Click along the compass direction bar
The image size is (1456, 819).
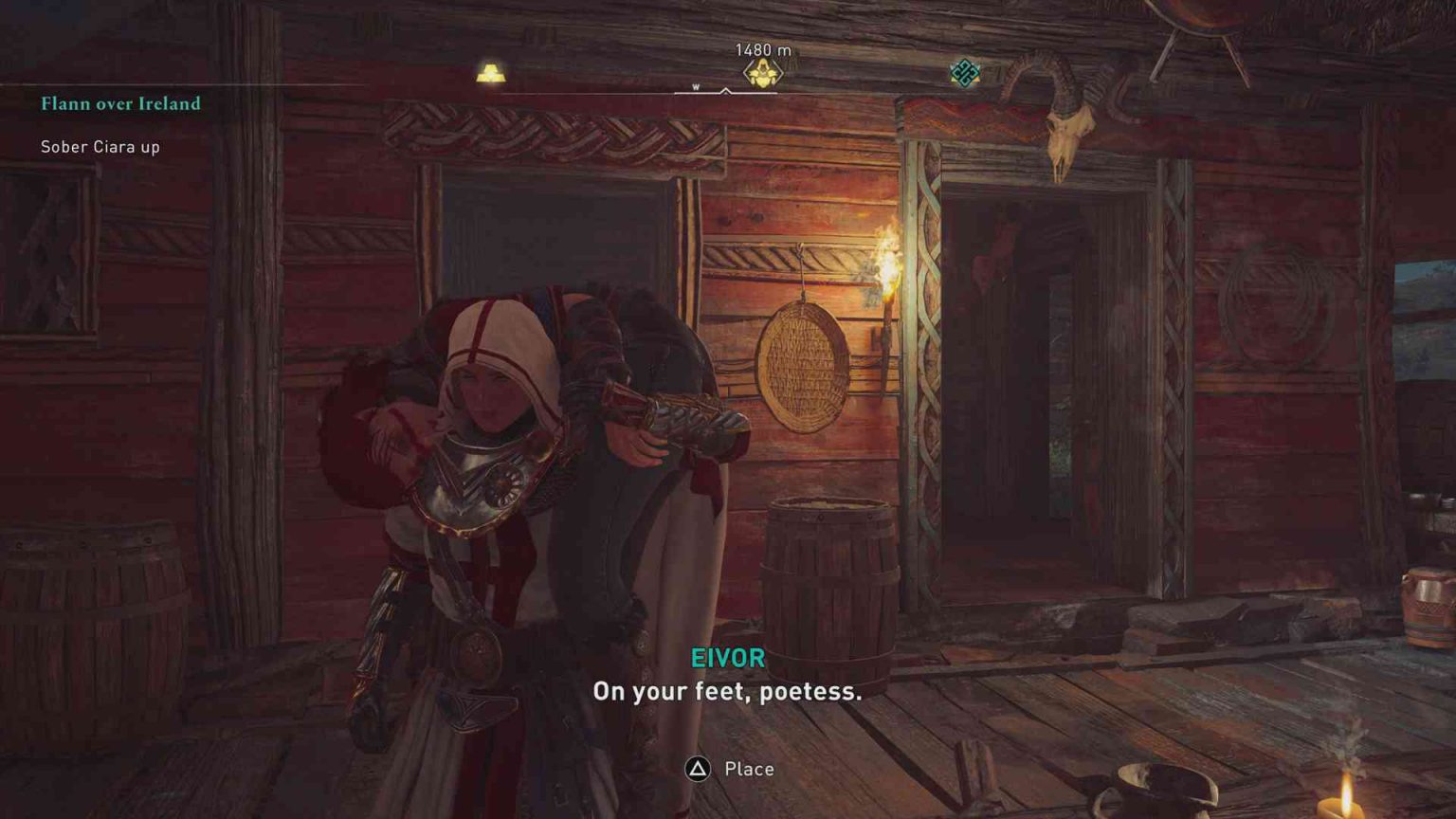click(616, 89)
